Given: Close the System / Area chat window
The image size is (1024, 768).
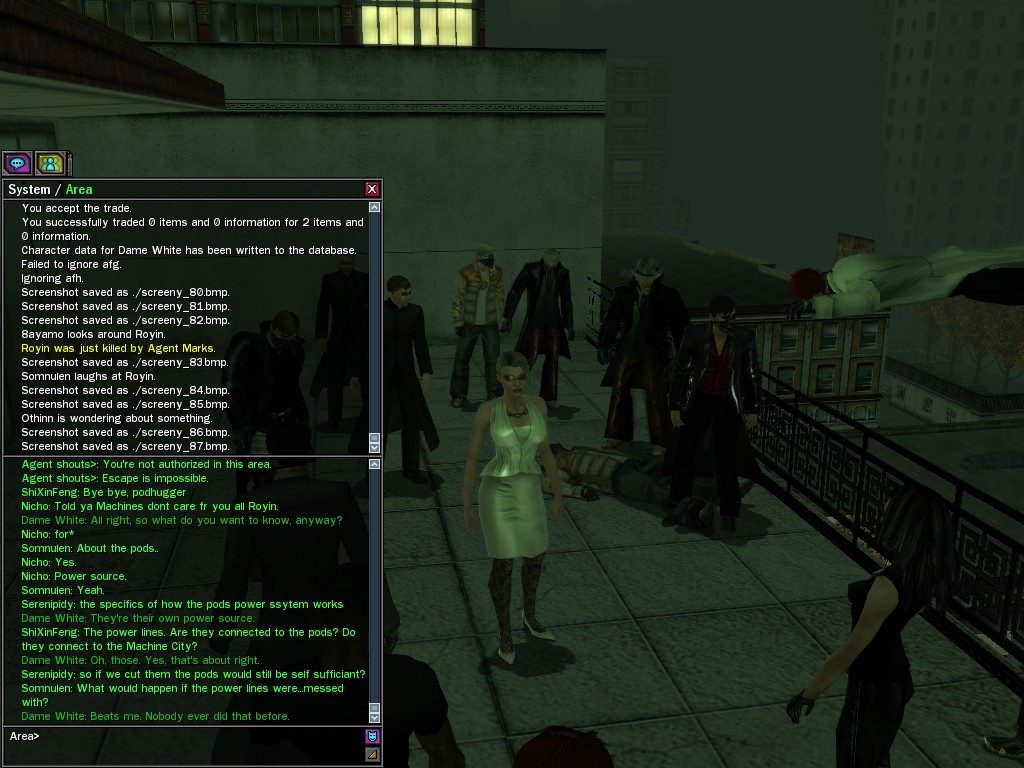Looking at the screenshot, I should (x=372, y=189).
